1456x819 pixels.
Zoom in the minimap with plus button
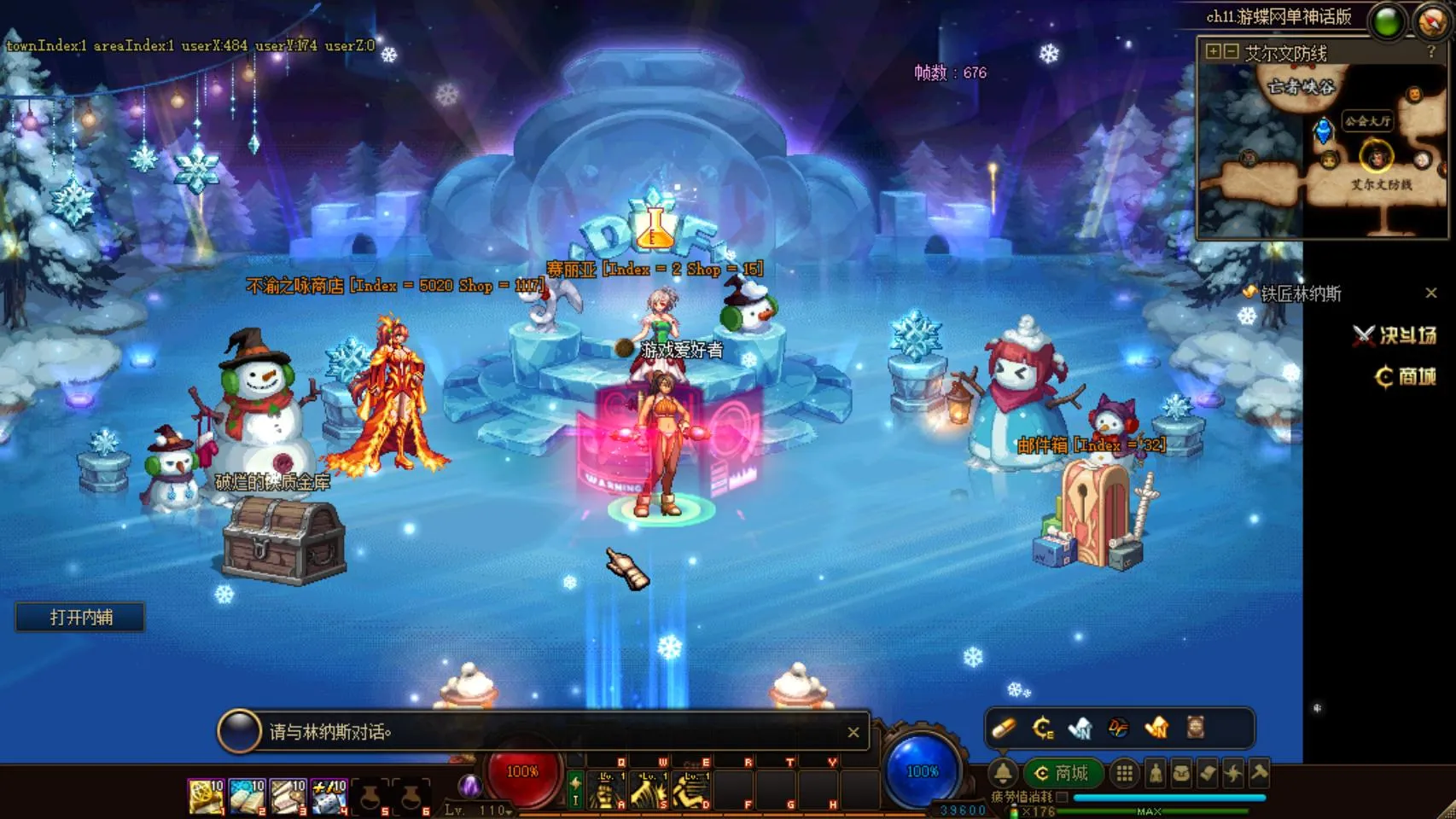(1213, 52)
